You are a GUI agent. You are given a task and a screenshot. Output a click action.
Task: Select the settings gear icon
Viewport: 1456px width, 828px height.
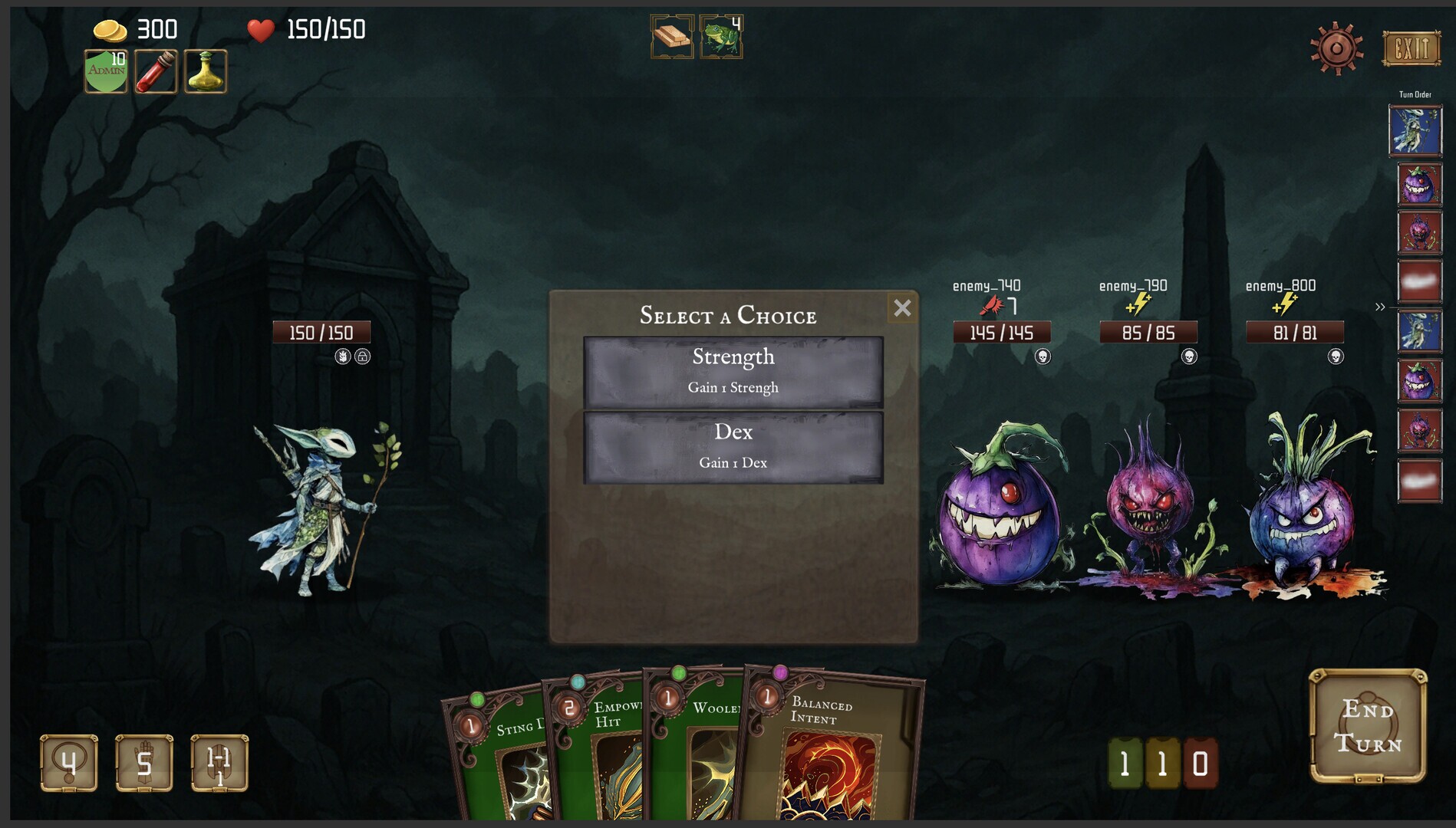click(x=1339, y=48)
